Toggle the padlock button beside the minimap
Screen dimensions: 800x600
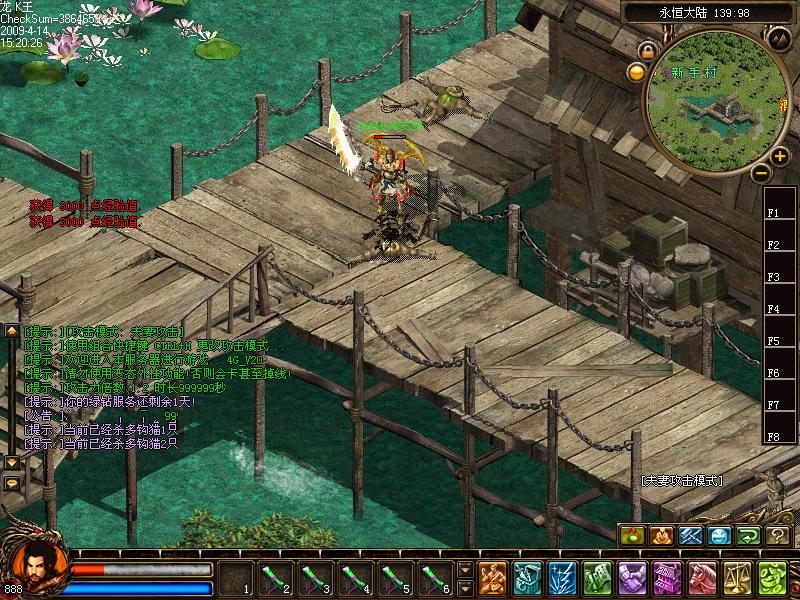pyautogui.click(x=648, y=49)
